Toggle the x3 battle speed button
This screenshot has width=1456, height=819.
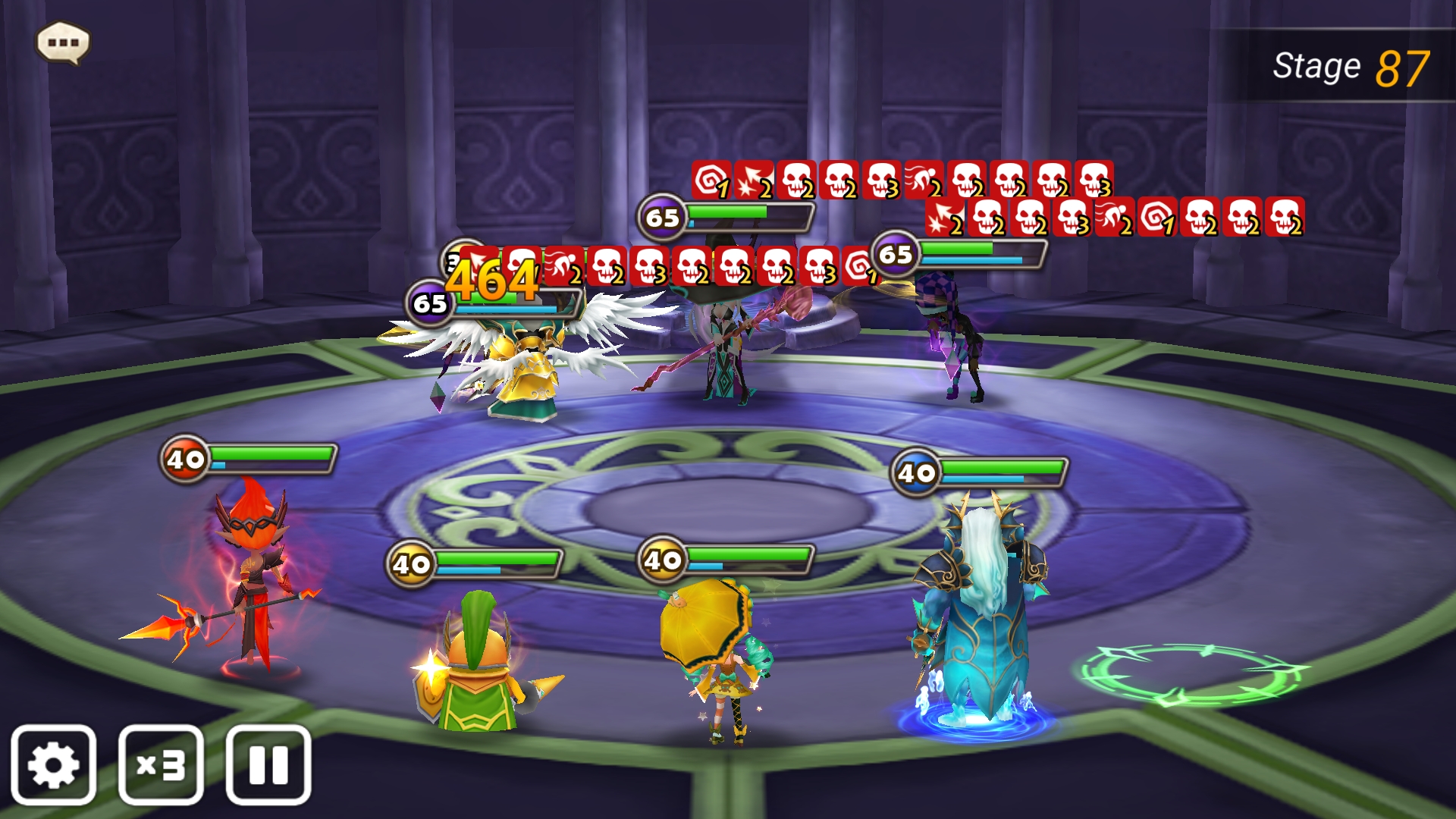[x=162, y=764]
